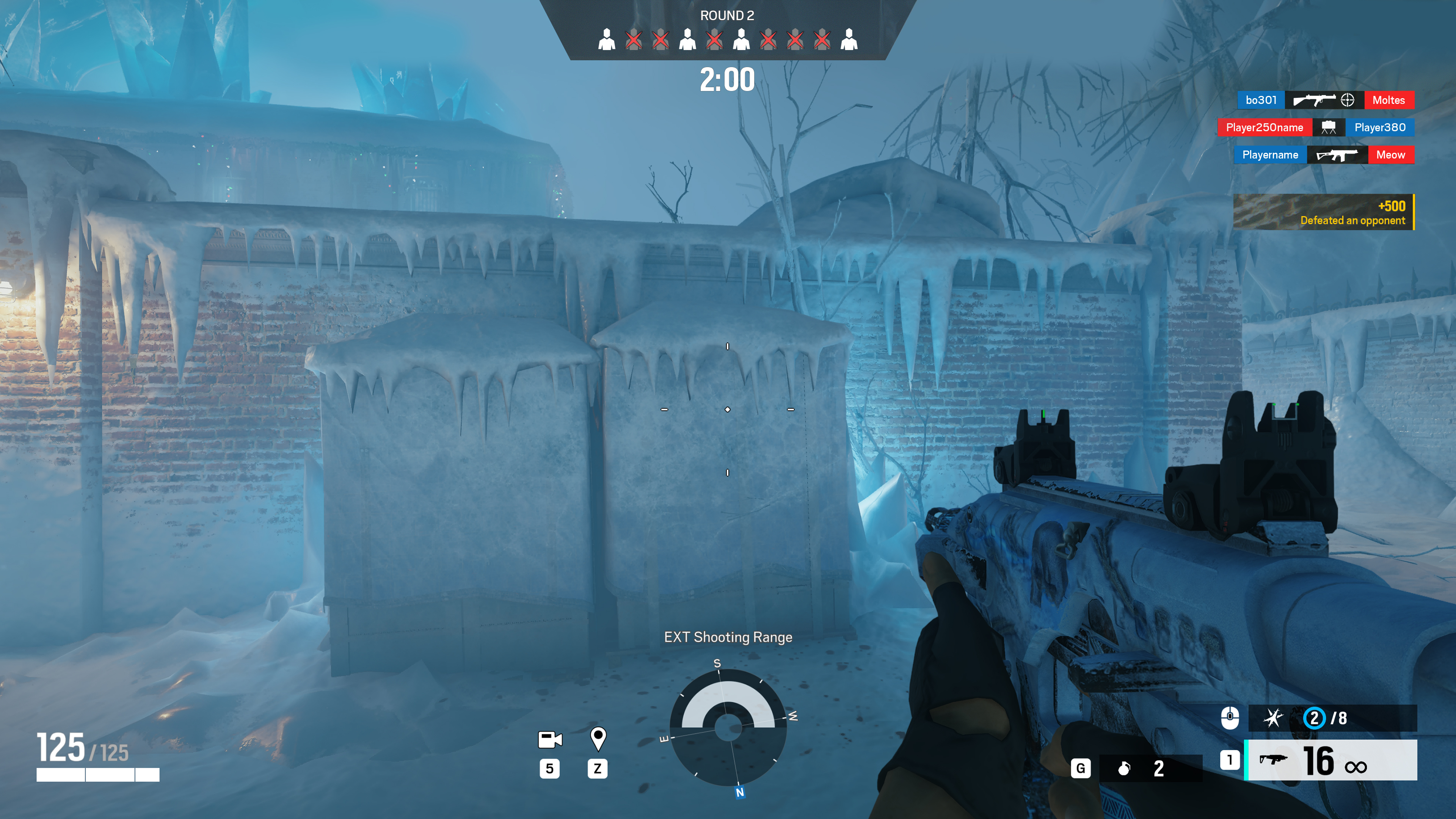Activate the special ability star icon
This screenshot has width=1456, height=819.
[x=1273, y=719]
